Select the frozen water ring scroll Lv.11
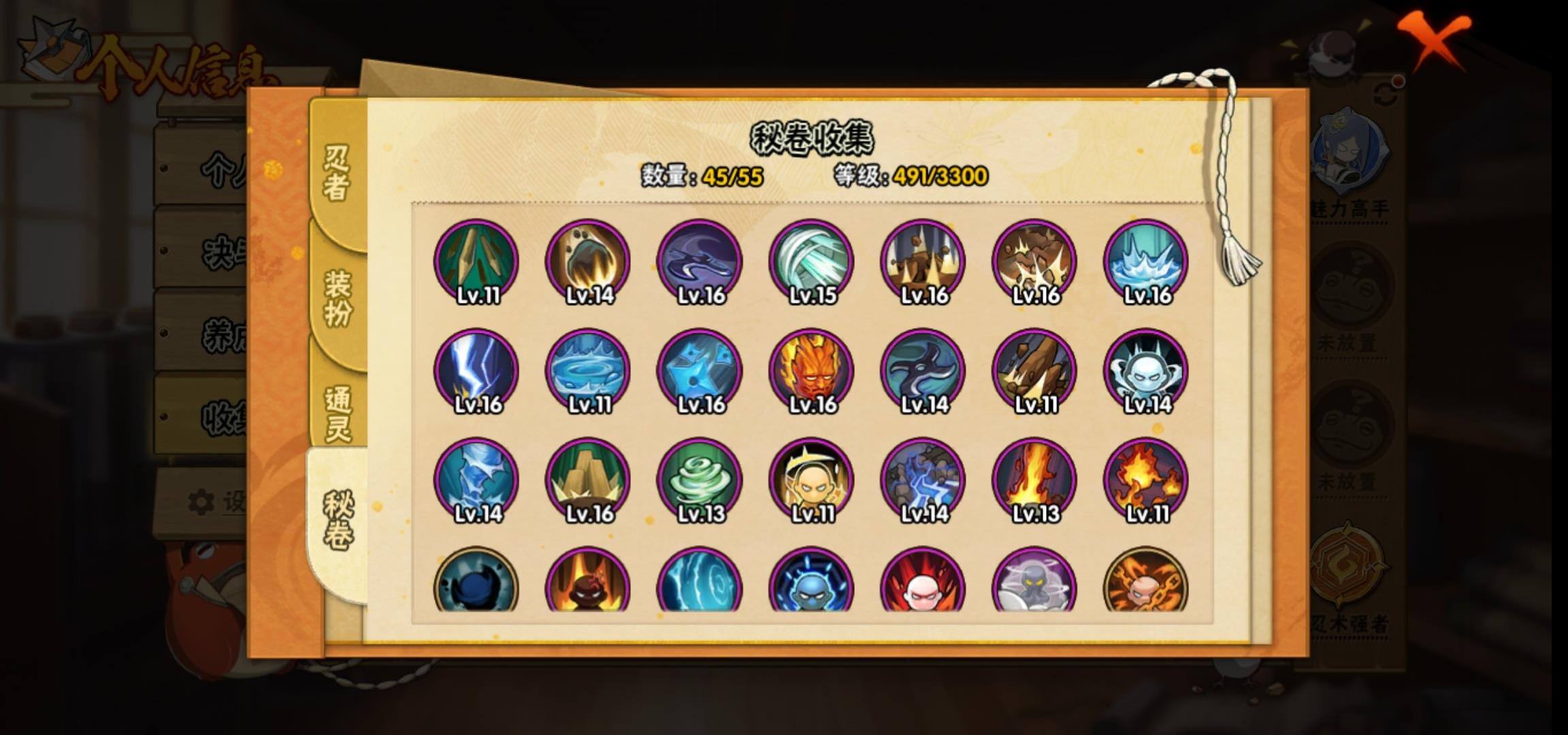Image resolution: width=1568 pixels, height=735 pixels. pyautogui.click(x=588, y=371)
